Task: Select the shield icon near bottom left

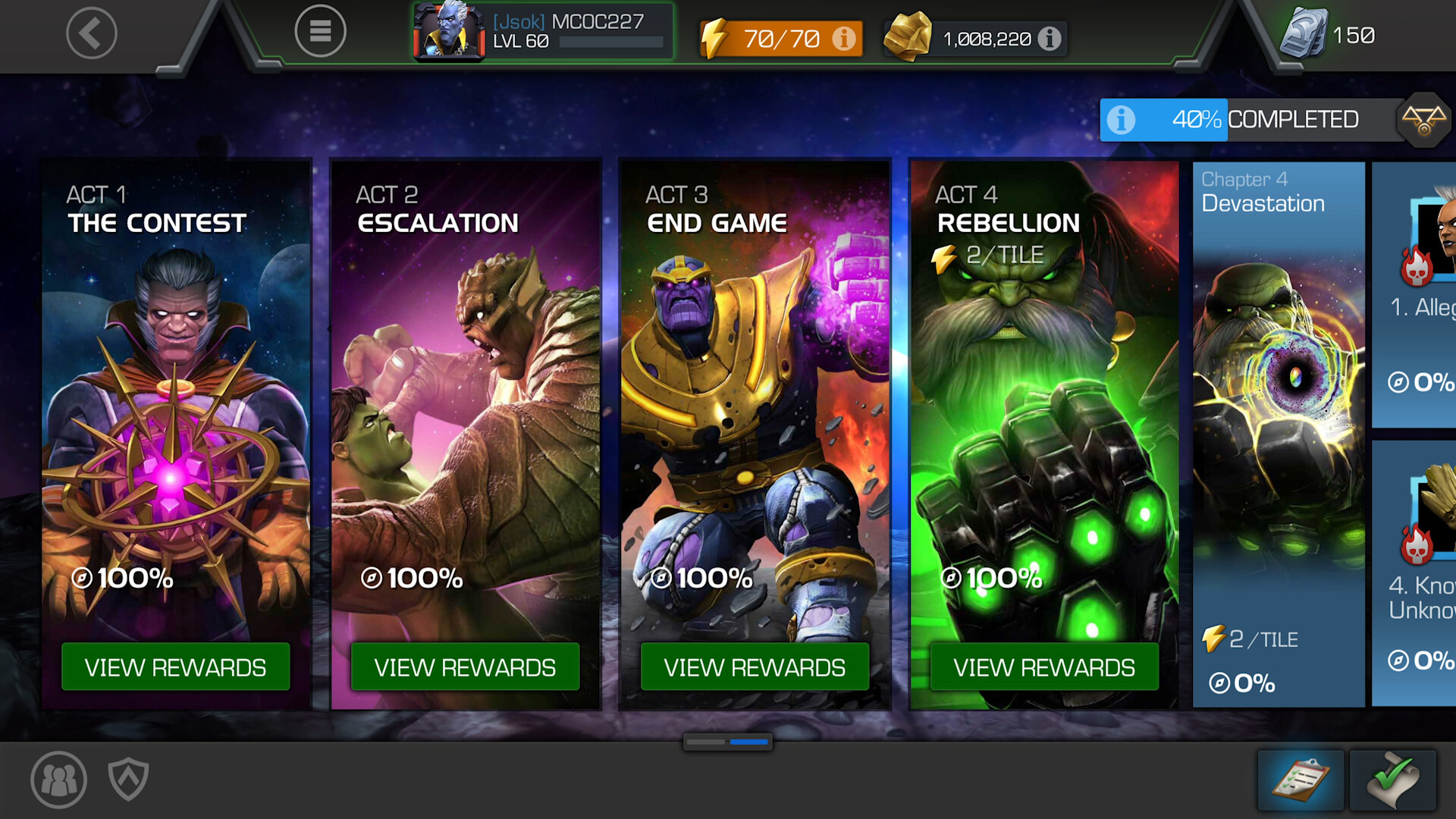Action: pyautogui.click(x=129, y=779)
